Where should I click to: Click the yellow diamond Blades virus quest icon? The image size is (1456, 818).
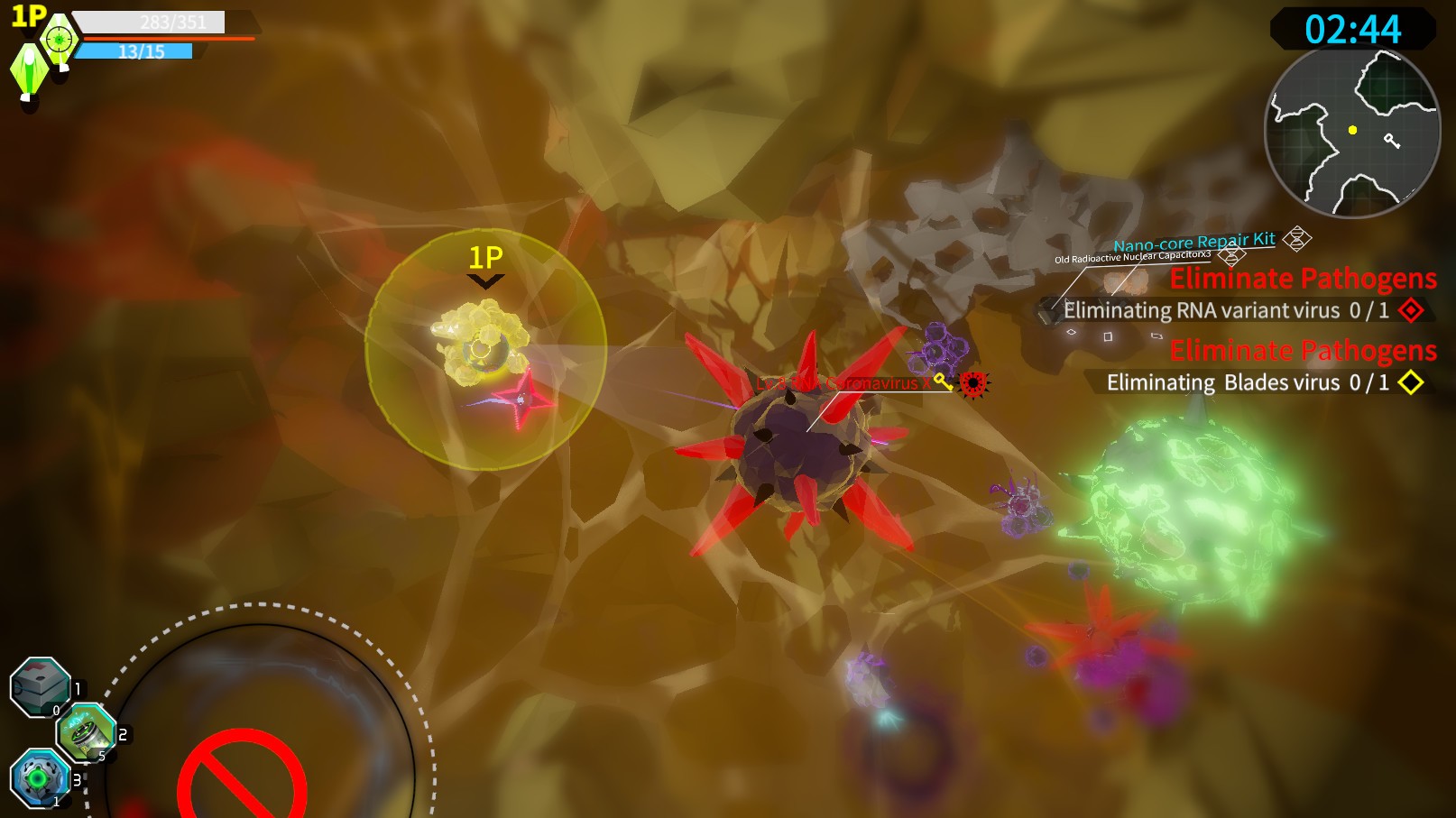pos(1411,382)
